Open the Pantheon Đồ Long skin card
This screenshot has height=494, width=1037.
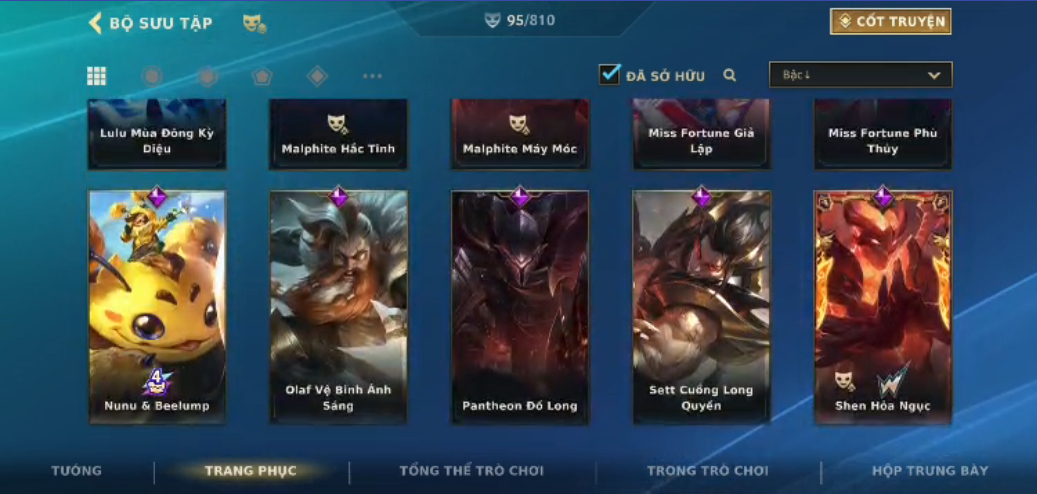(520, 307)
